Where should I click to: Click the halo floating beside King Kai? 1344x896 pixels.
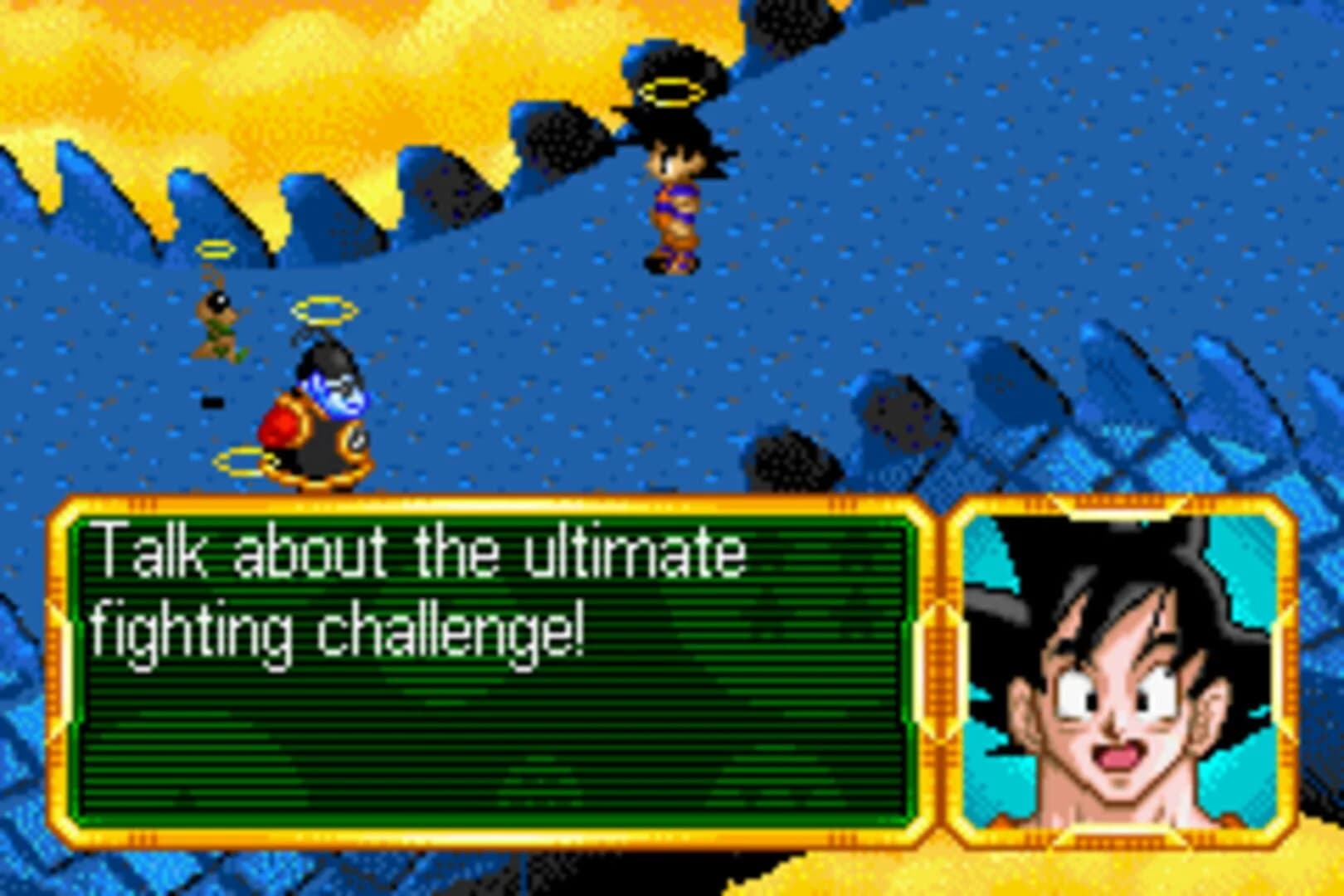click(x=324, y=311)
